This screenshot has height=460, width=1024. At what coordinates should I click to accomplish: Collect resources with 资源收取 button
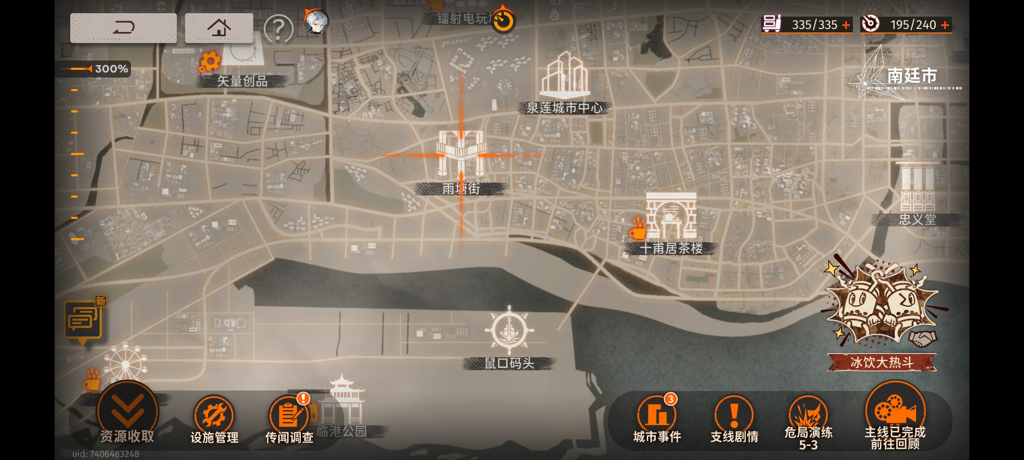127,412
